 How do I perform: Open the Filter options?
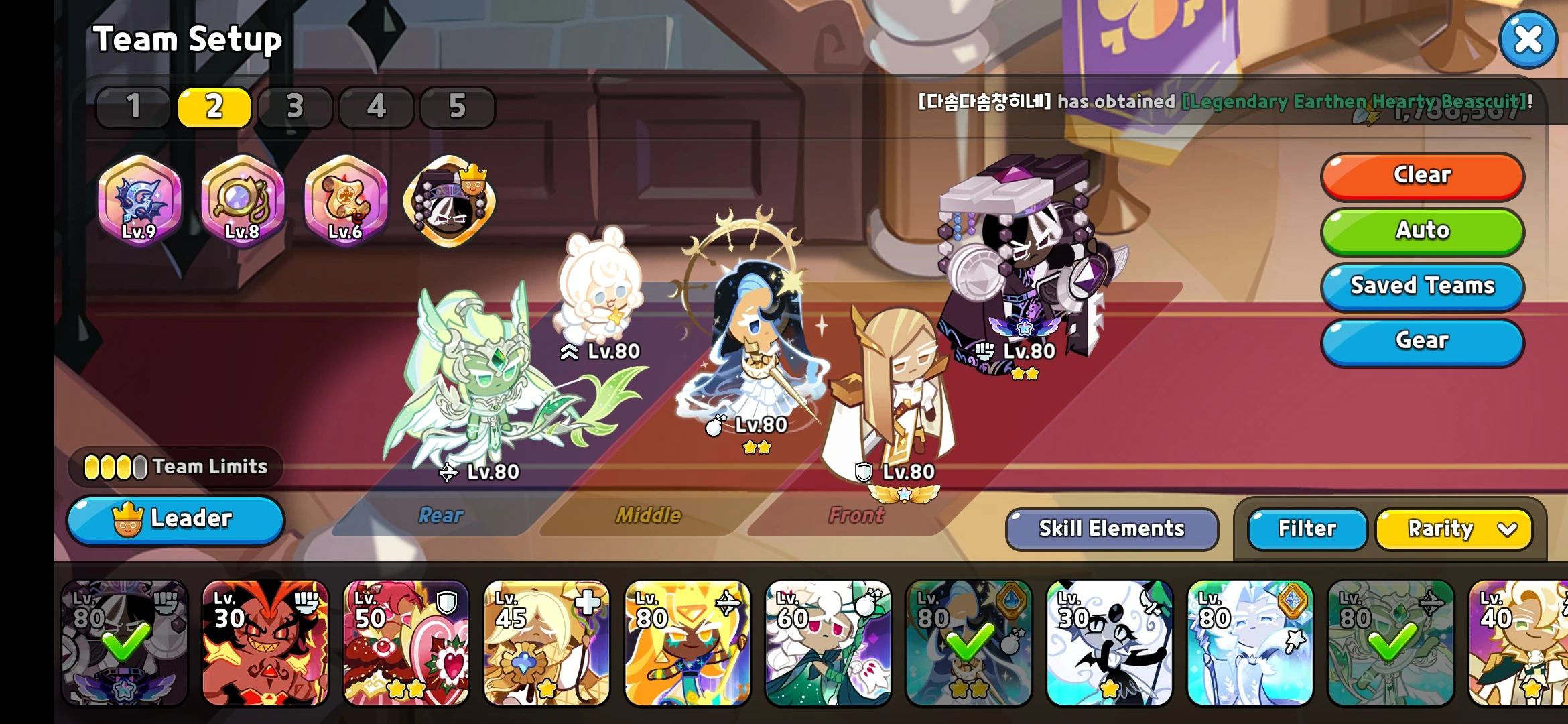[x=1305, y=529]
